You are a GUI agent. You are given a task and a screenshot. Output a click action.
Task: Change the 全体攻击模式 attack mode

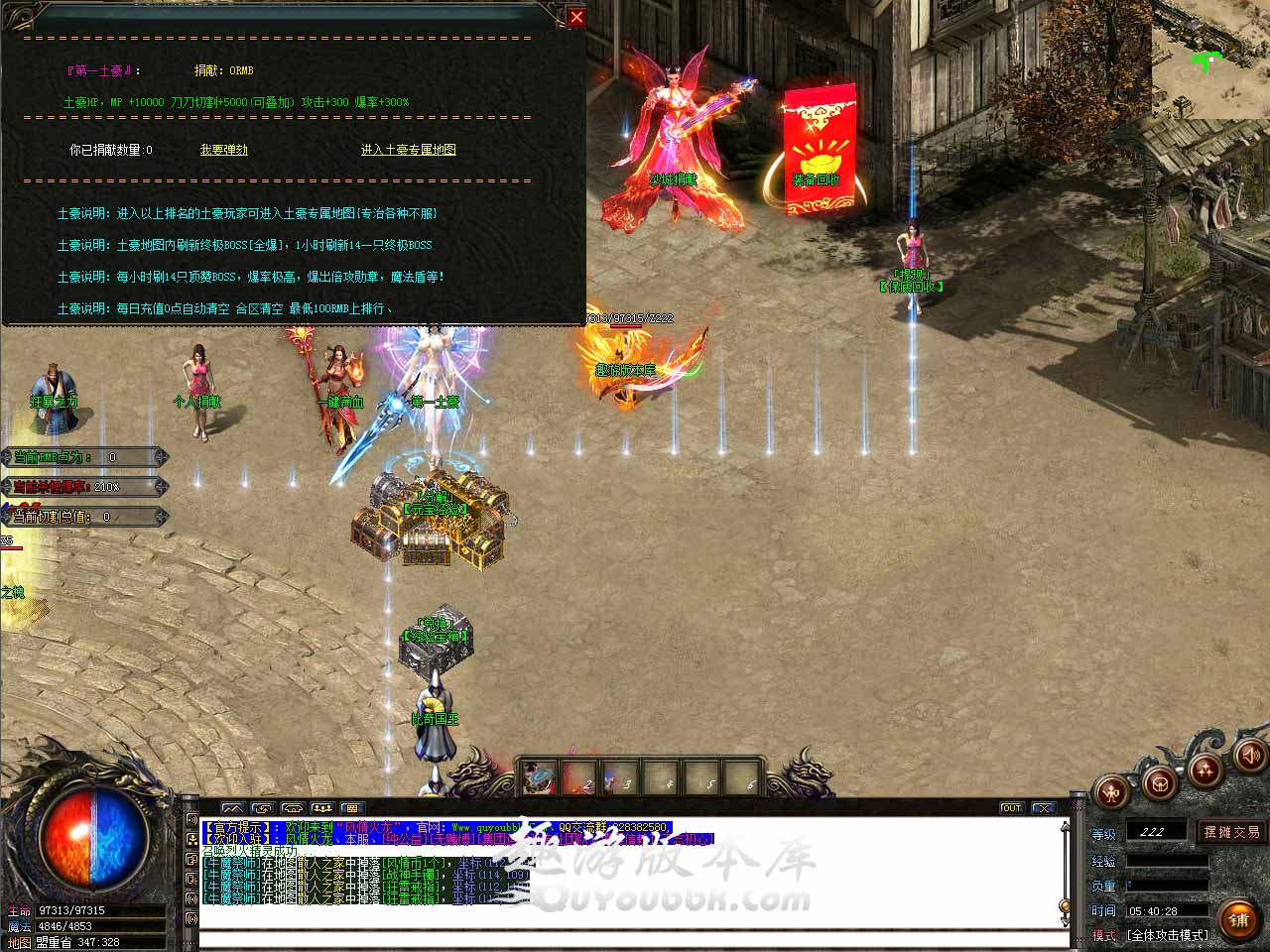[1168, 935]
